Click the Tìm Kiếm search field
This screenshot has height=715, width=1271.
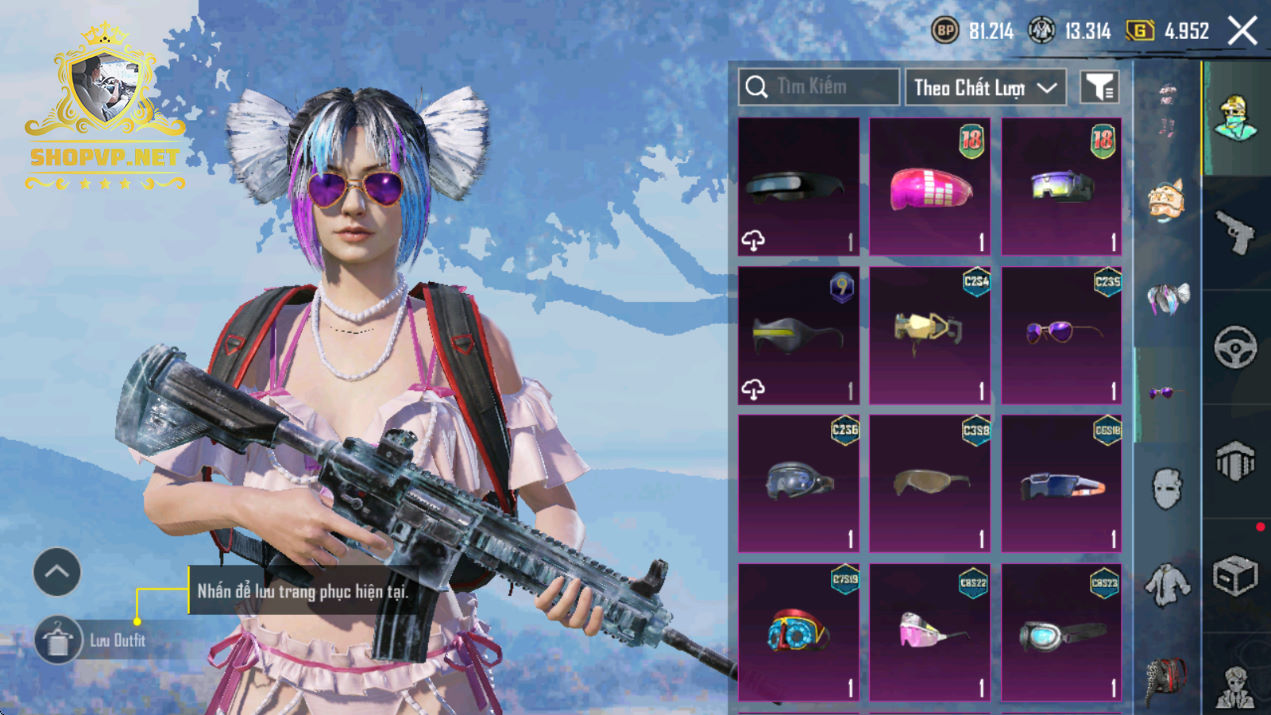[x=819, y=87]
